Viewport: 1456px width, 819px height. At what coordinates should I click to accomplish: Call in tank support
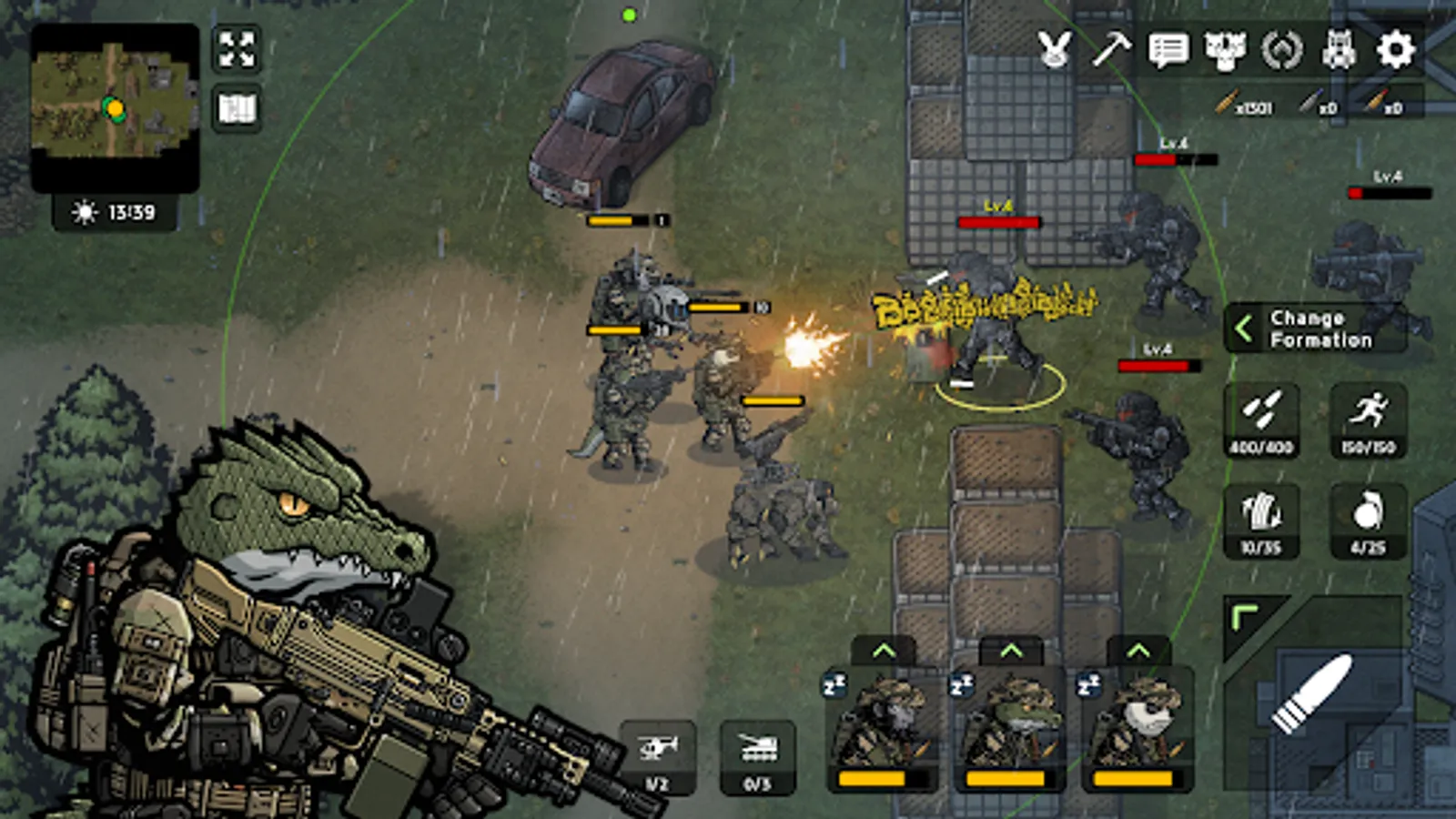click(x=757, y=755)
